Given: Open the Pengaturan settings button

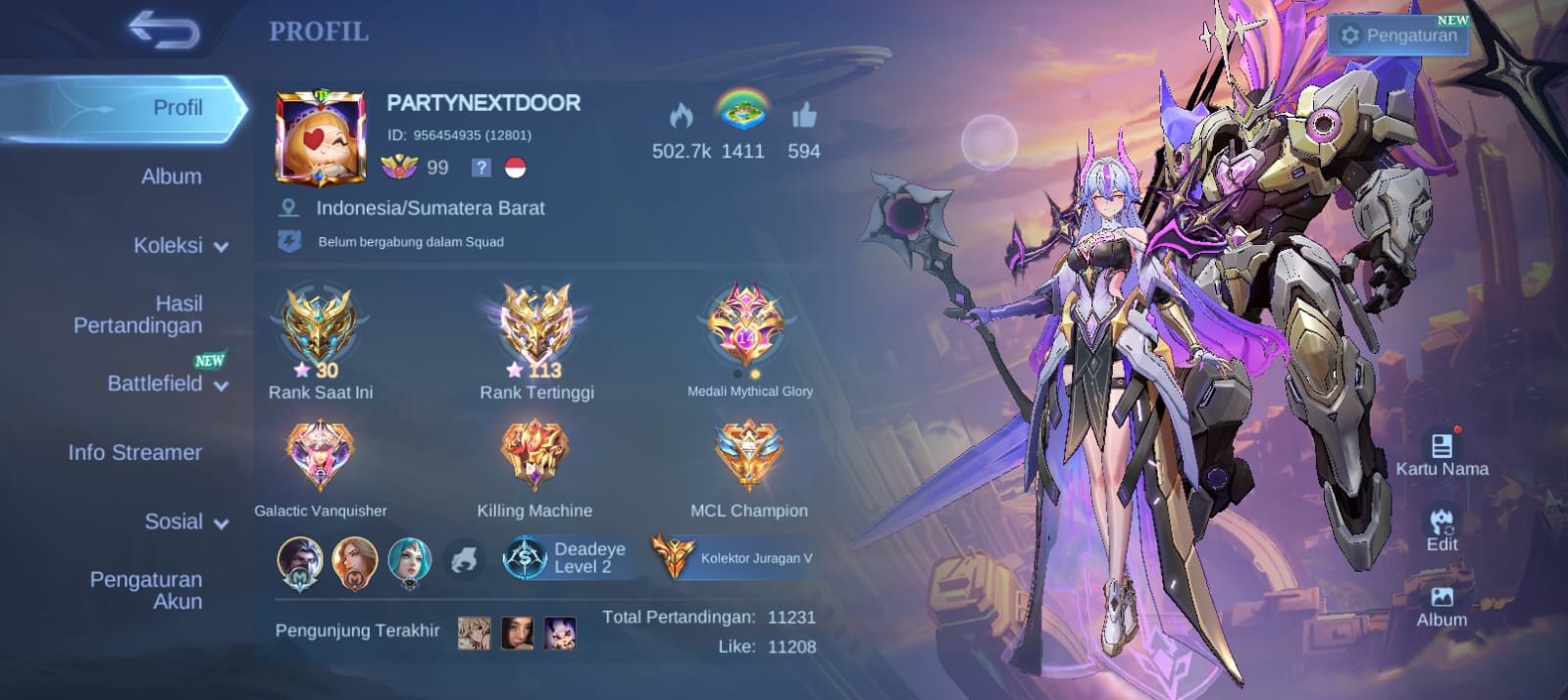Looking at the screenshot, I should point(1399,35).
